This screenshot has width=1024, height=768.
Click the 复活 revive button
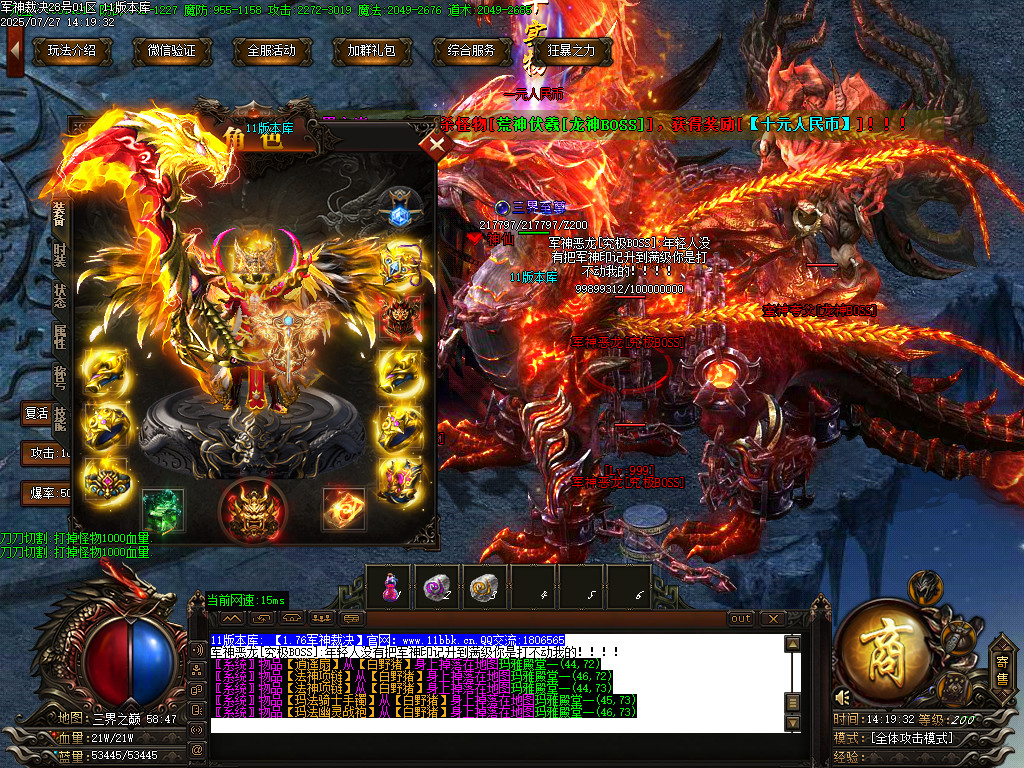(38, 412)
